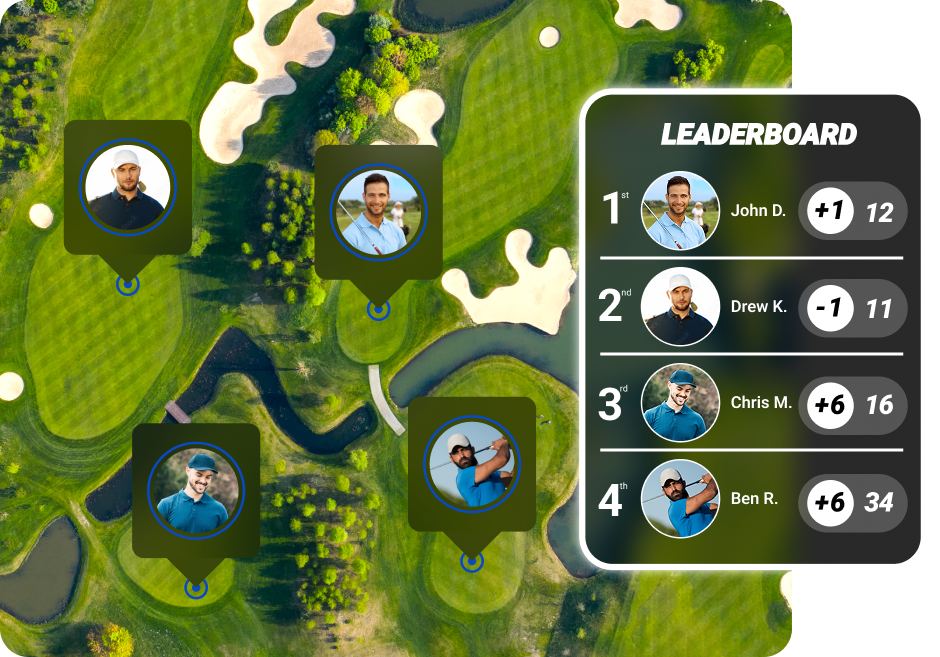Show Ben R.'s +6 score badge
The image size is (940, 657).
tap(830, 501)
